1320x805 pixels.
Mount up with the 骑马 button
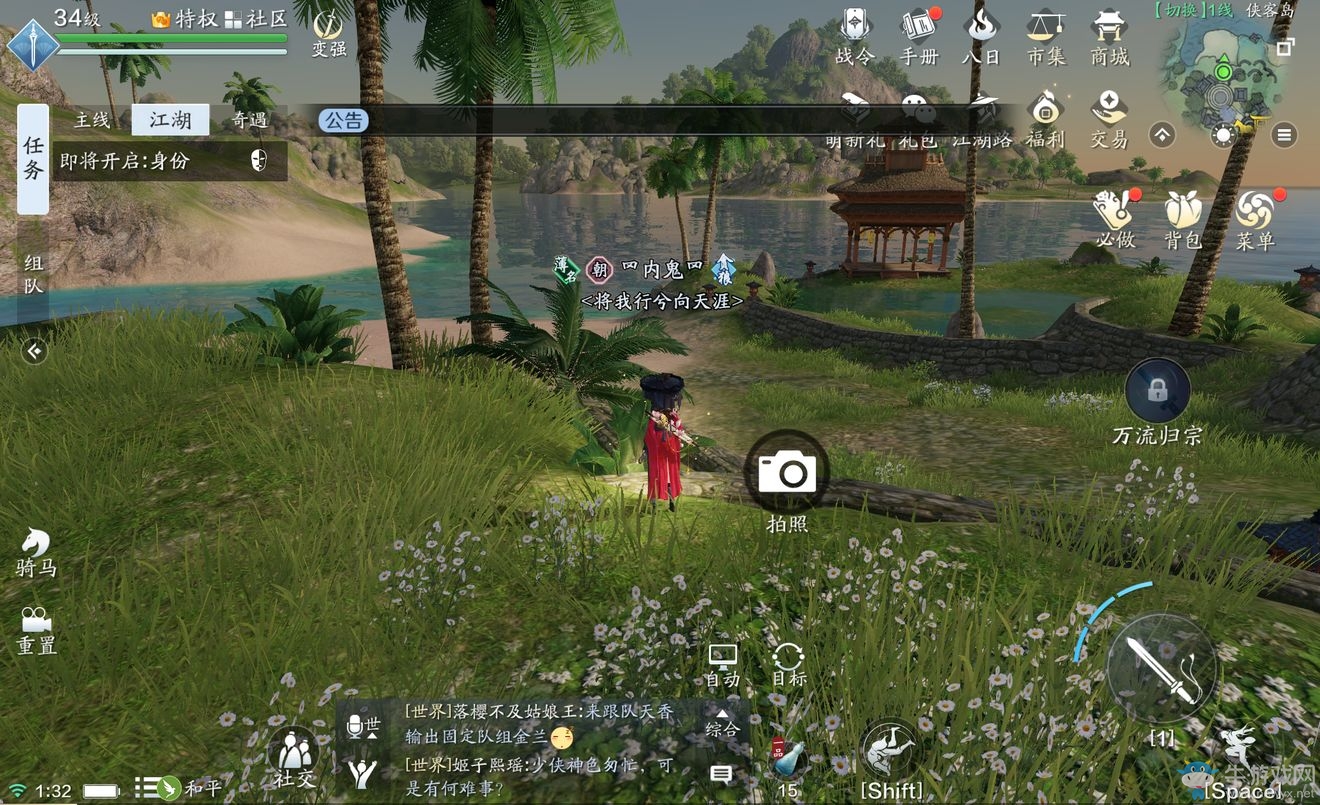tap(36, 552)
